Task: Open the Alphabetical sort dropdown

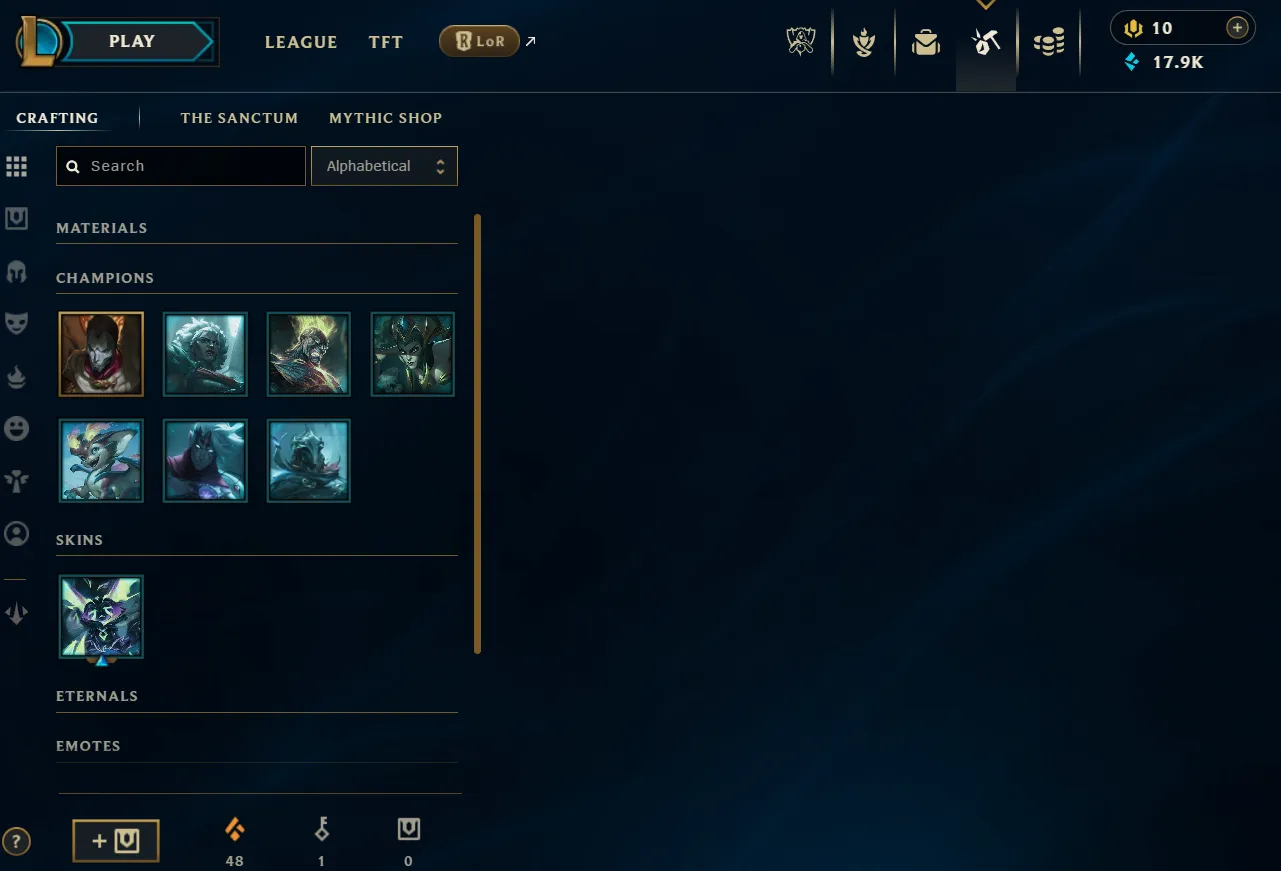Action: 384,166
